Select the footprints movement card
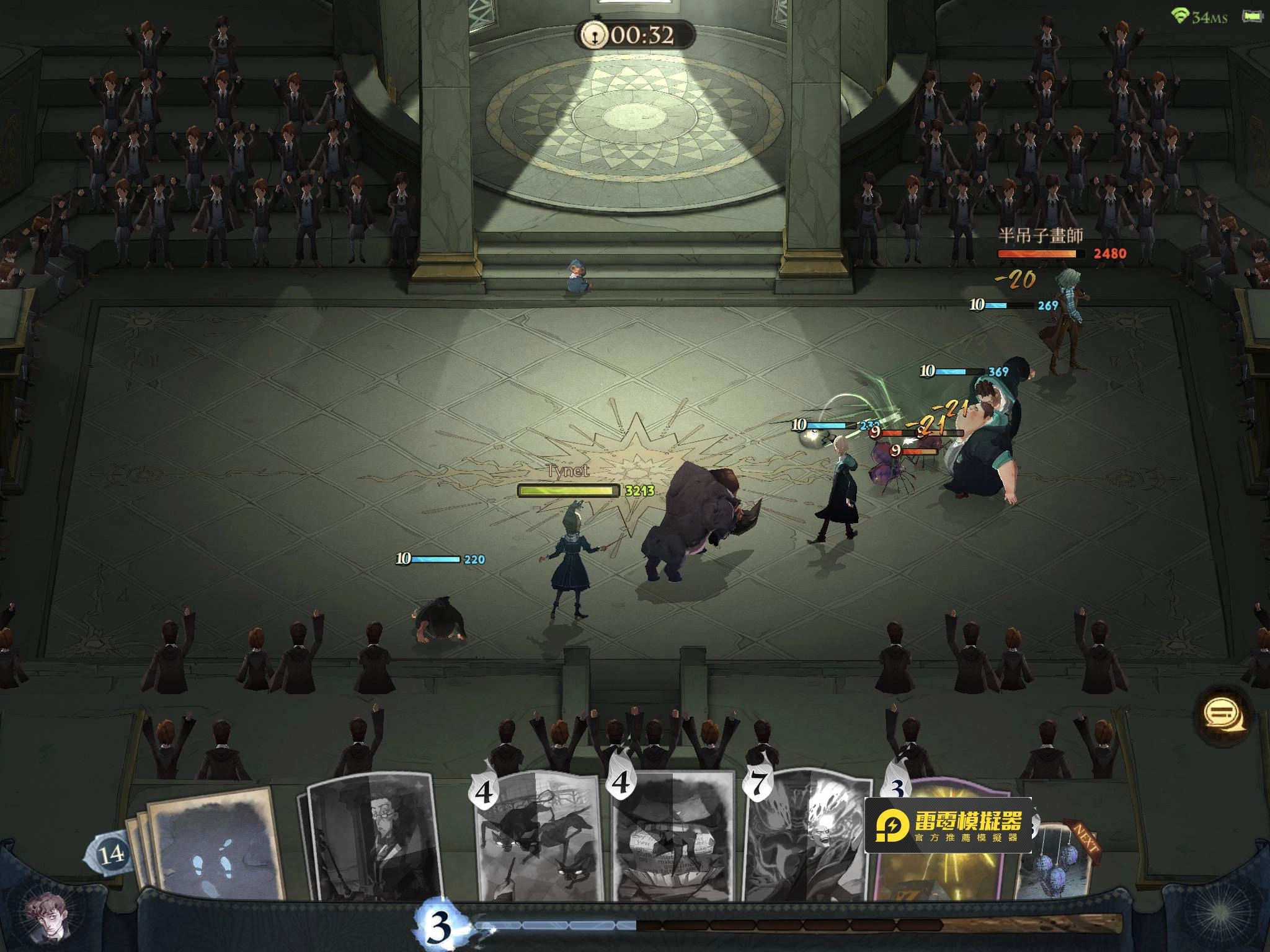Image resolution: width=1270 pixels, height=952 pixels. (214, 846)
